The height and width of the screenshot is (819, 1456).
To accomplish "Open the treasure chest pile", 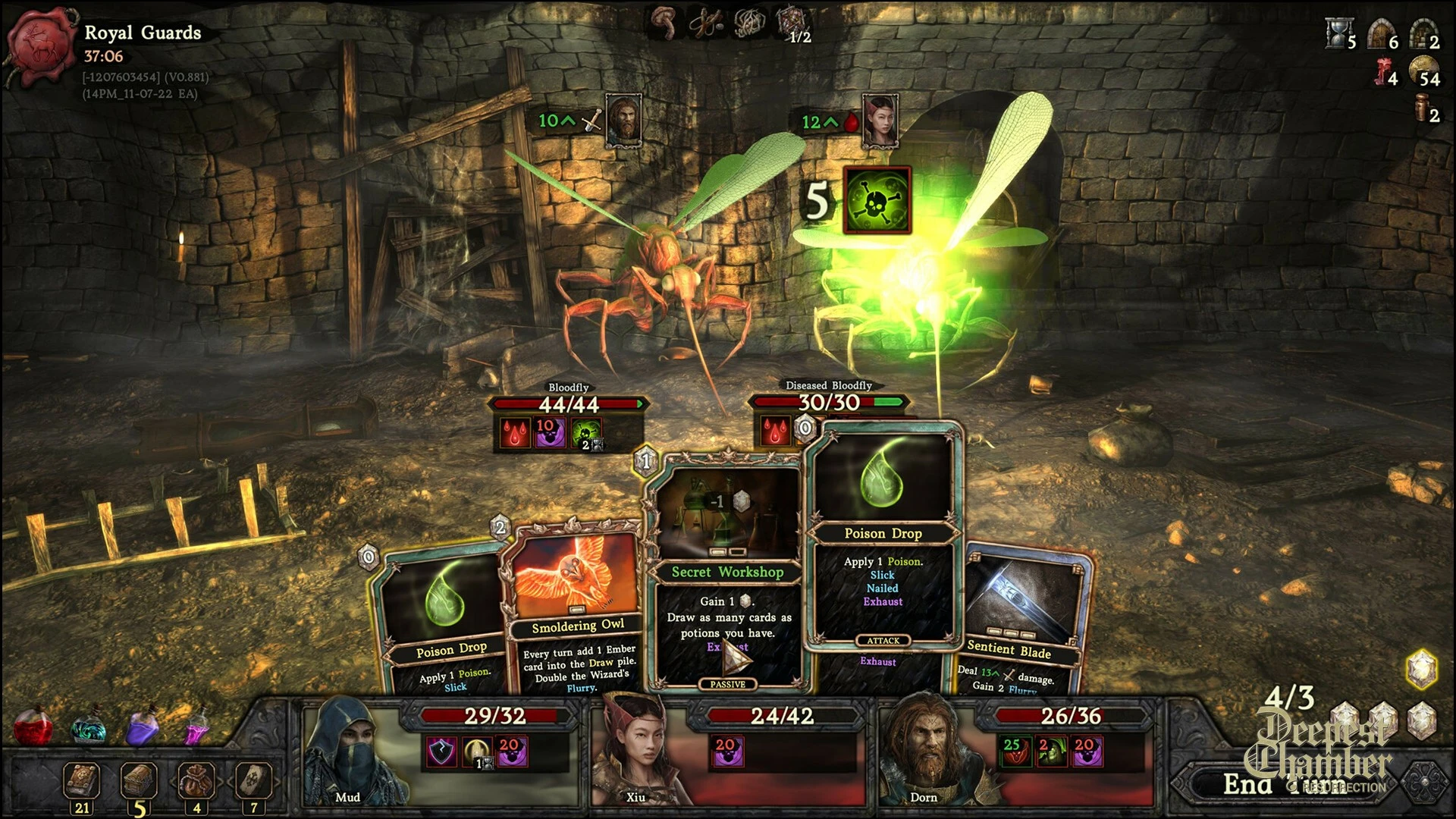I will pos(139,782).
